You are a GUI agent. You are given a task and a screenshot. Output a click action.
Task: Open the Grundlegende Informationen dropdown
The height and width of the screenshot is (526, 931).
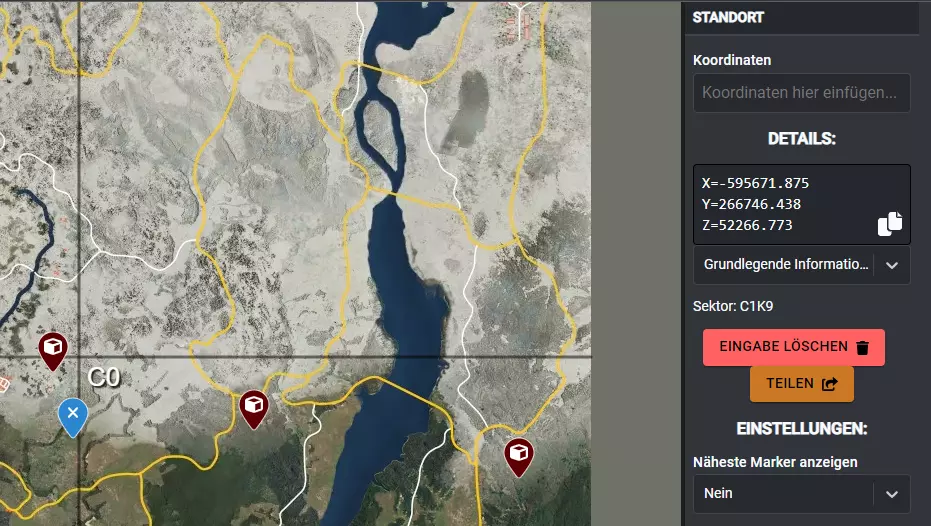801,265
